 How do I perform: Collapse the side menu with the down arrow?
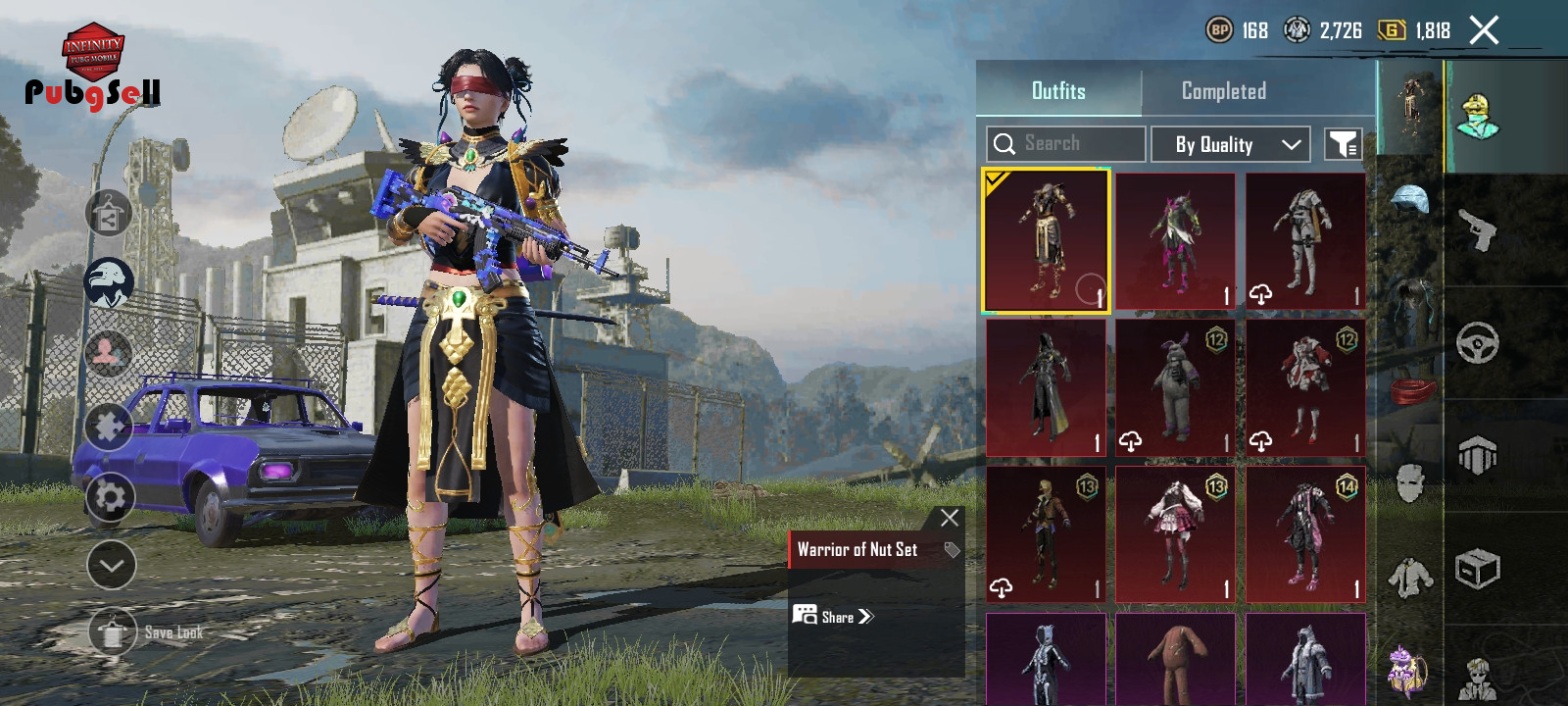(111, 565)
